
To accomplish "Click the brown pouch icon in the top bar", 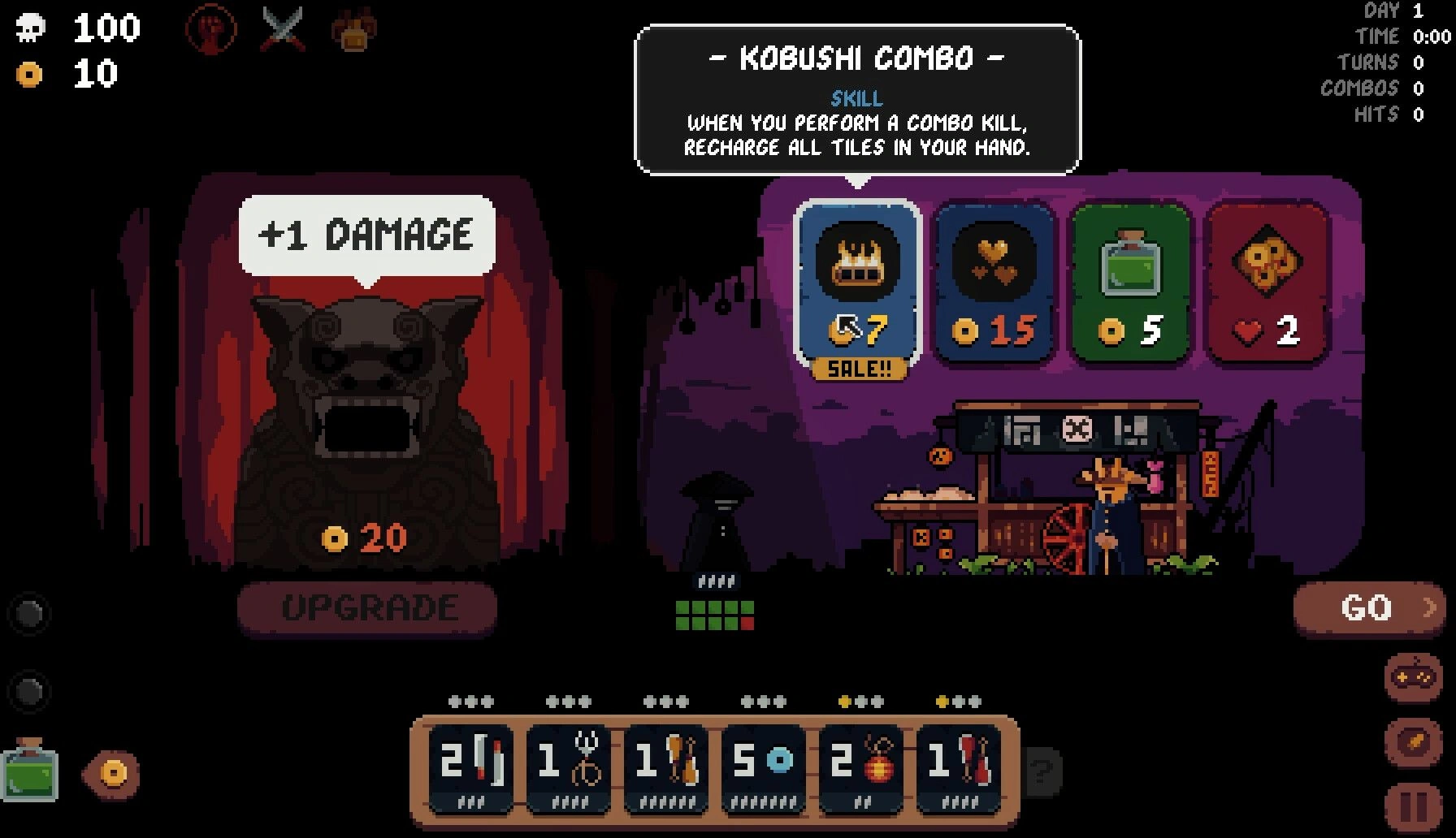I will (x=354, y=31).
